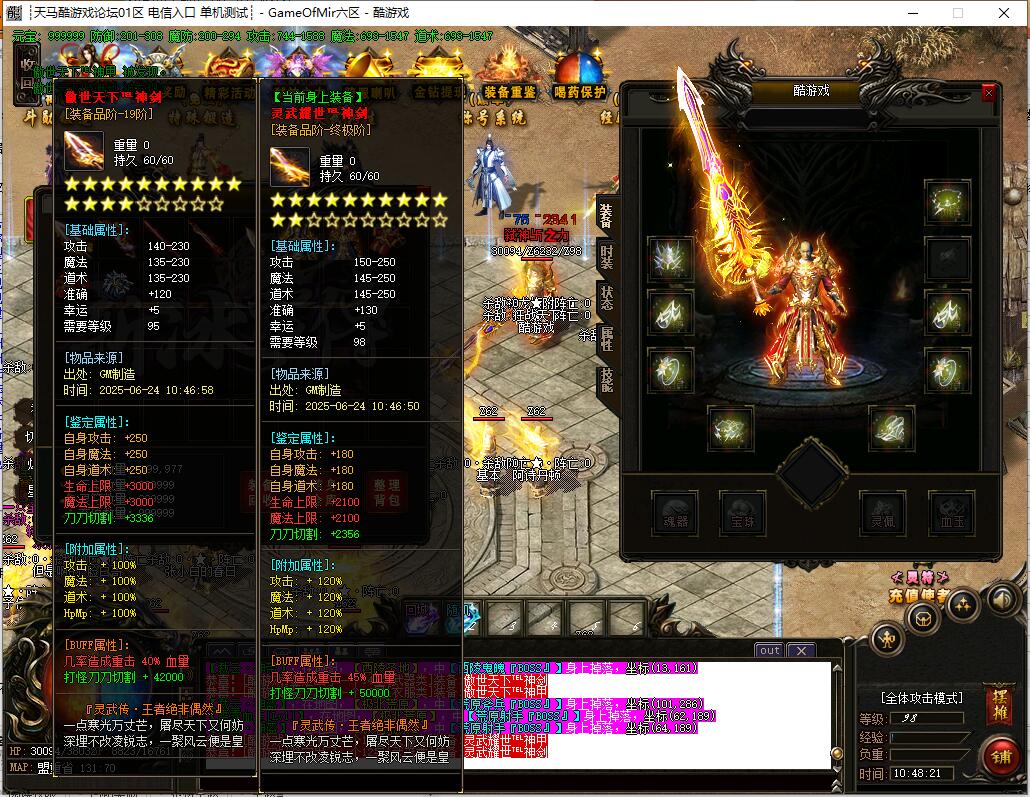Click the chat window out button
The image size is (1030, 797).
[769, 650]
